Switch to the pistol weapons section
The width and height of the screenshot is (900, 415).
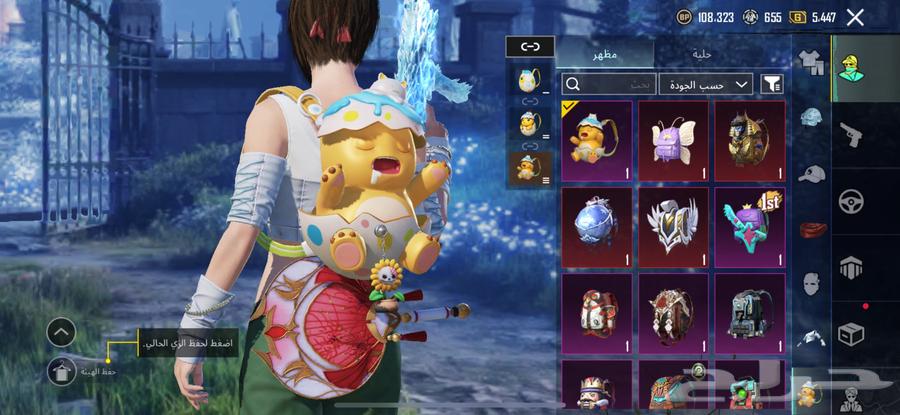point(851,133)
